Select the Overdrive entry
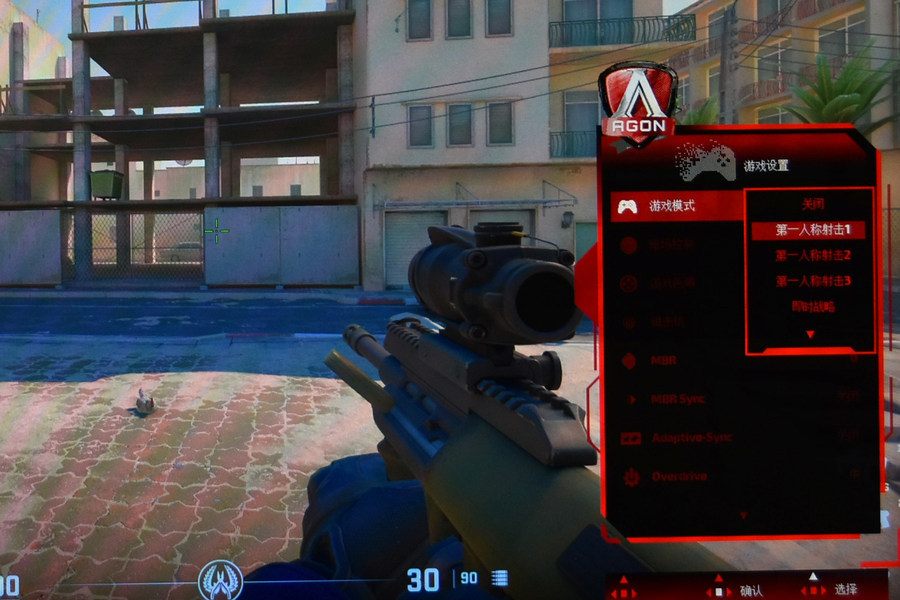The image size is (900, 600). (x=679, y=477)
